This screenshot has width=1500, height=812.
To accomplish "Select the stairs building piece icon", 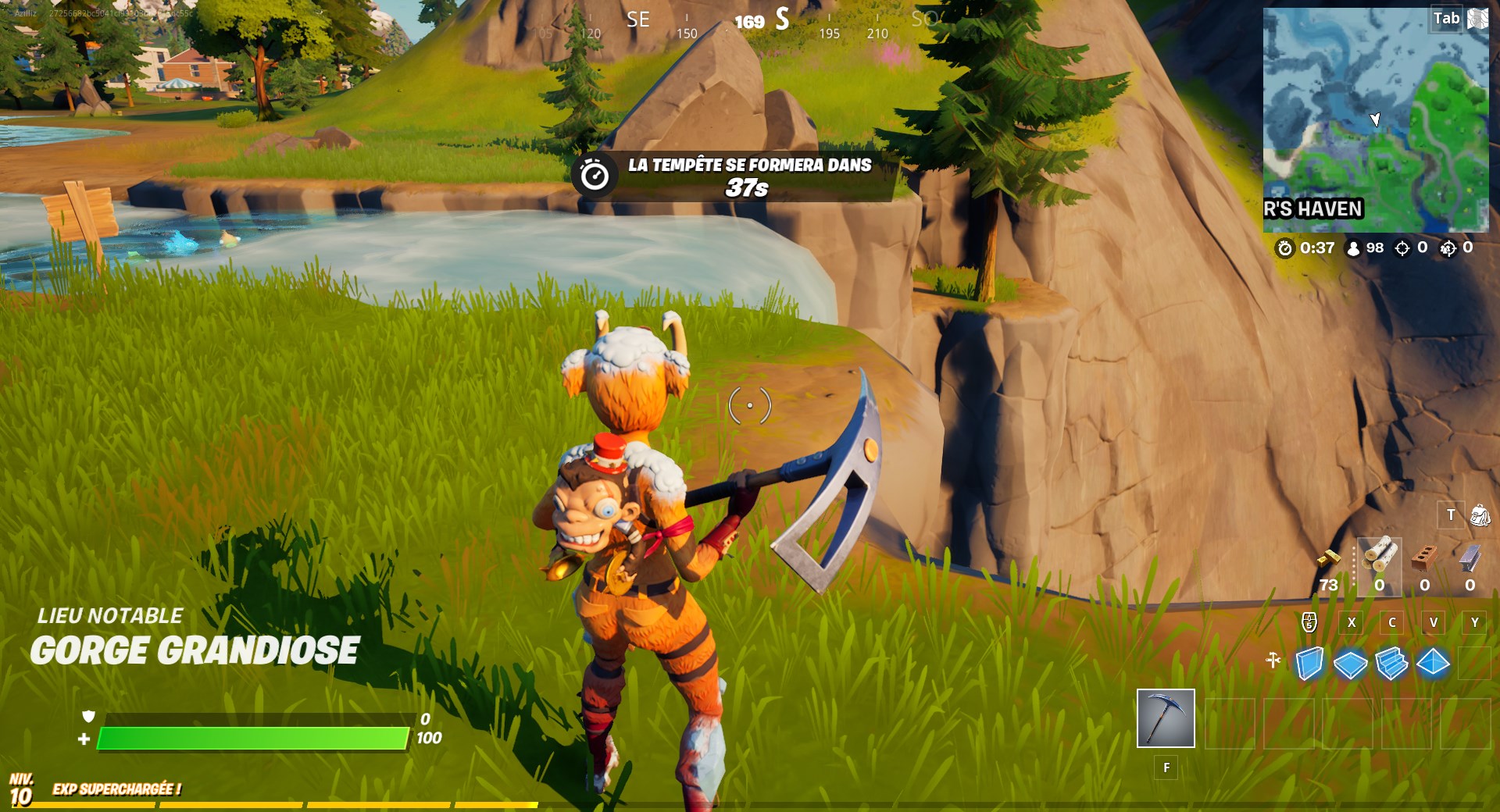I will (x=1391, y=662).
